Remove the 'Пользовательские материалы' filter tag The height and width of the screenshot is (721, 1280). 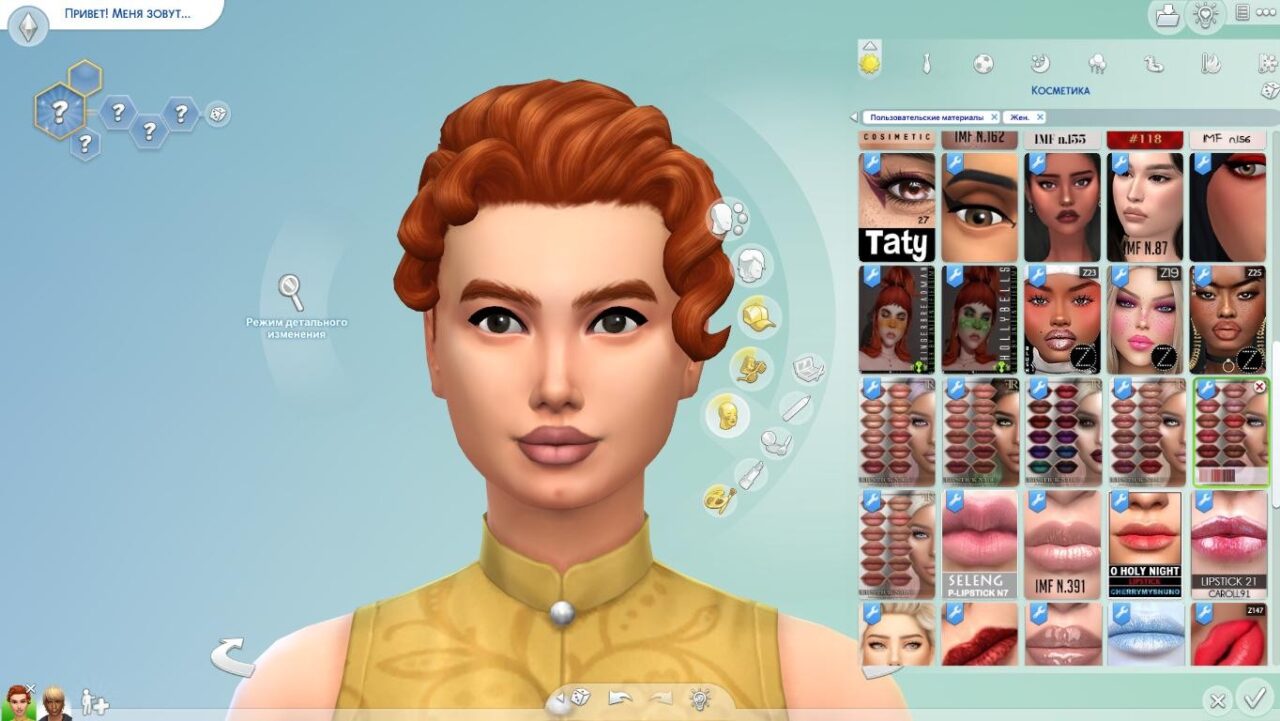point(994,117)
